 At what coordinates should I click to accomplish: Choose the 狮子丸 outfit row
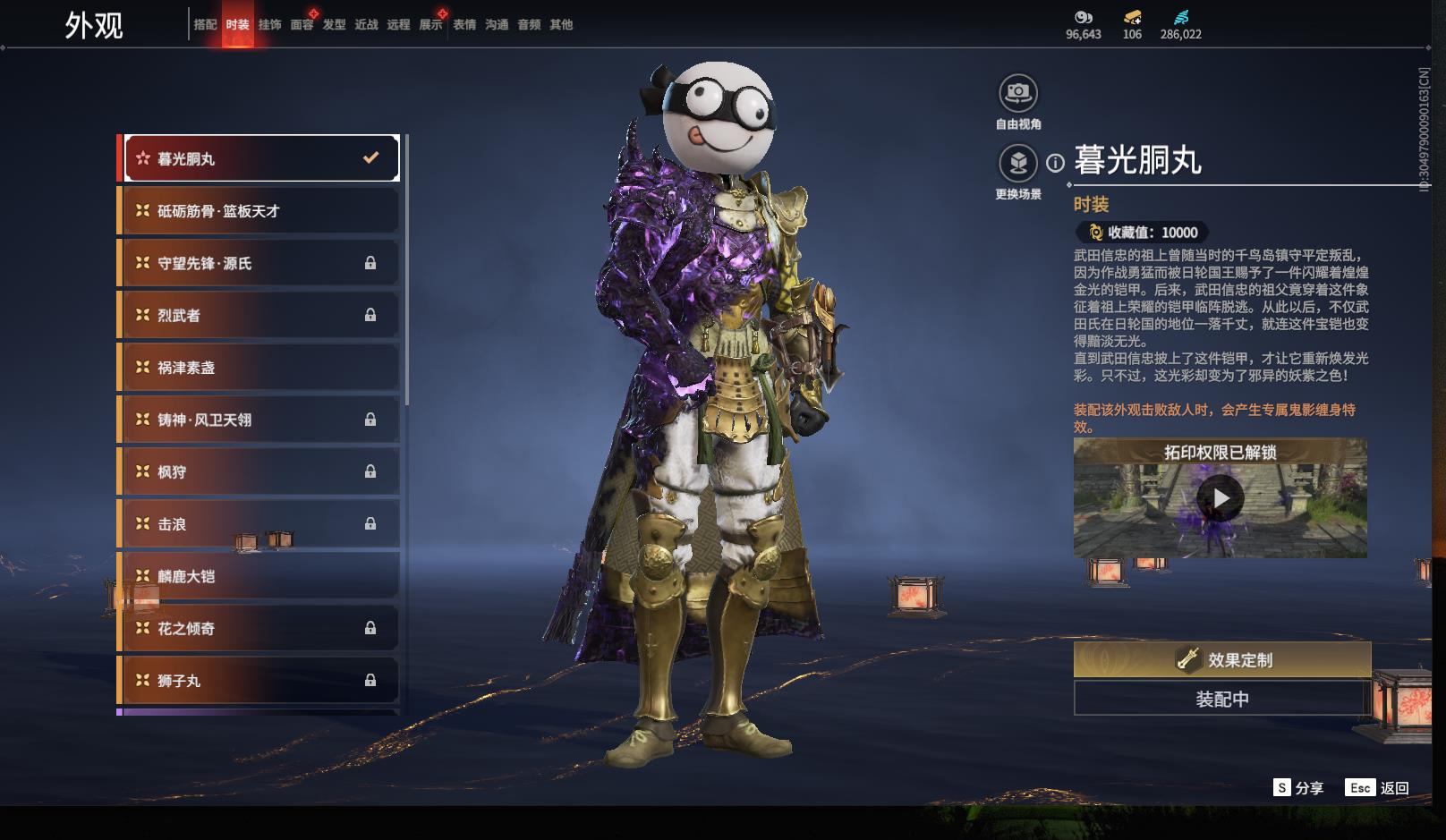click(x=259, y=681)
